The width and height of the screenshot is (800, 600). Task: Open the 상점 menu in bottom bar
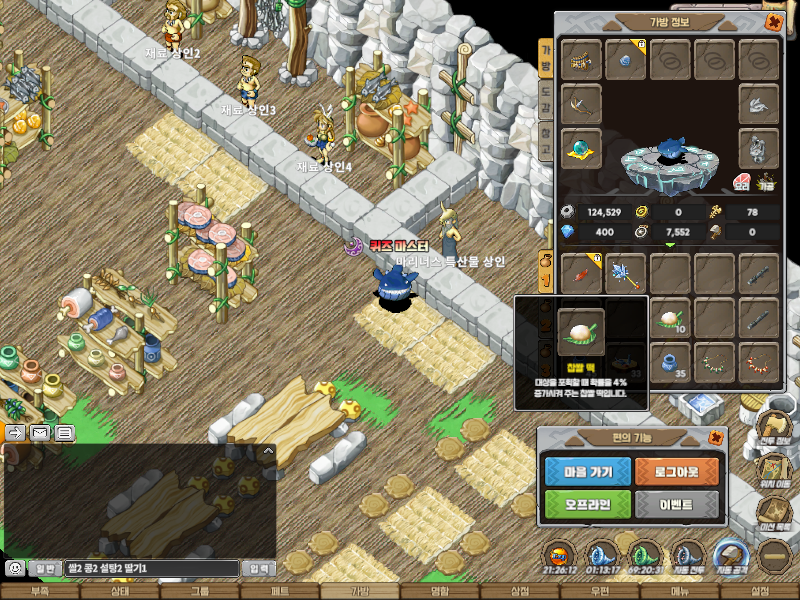520,591
